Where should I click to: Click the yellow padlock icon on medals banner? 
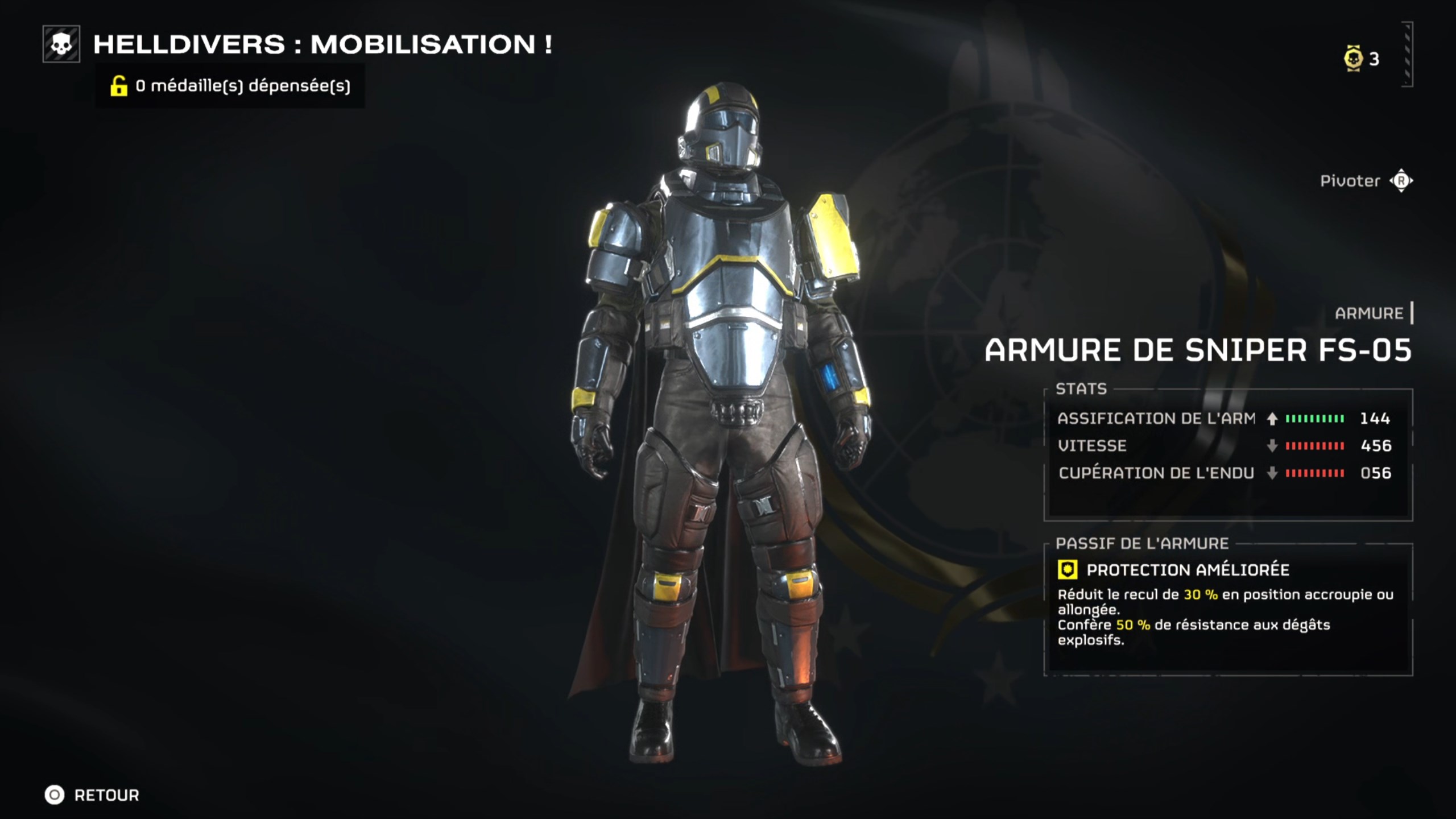click(x=119, y=87)
